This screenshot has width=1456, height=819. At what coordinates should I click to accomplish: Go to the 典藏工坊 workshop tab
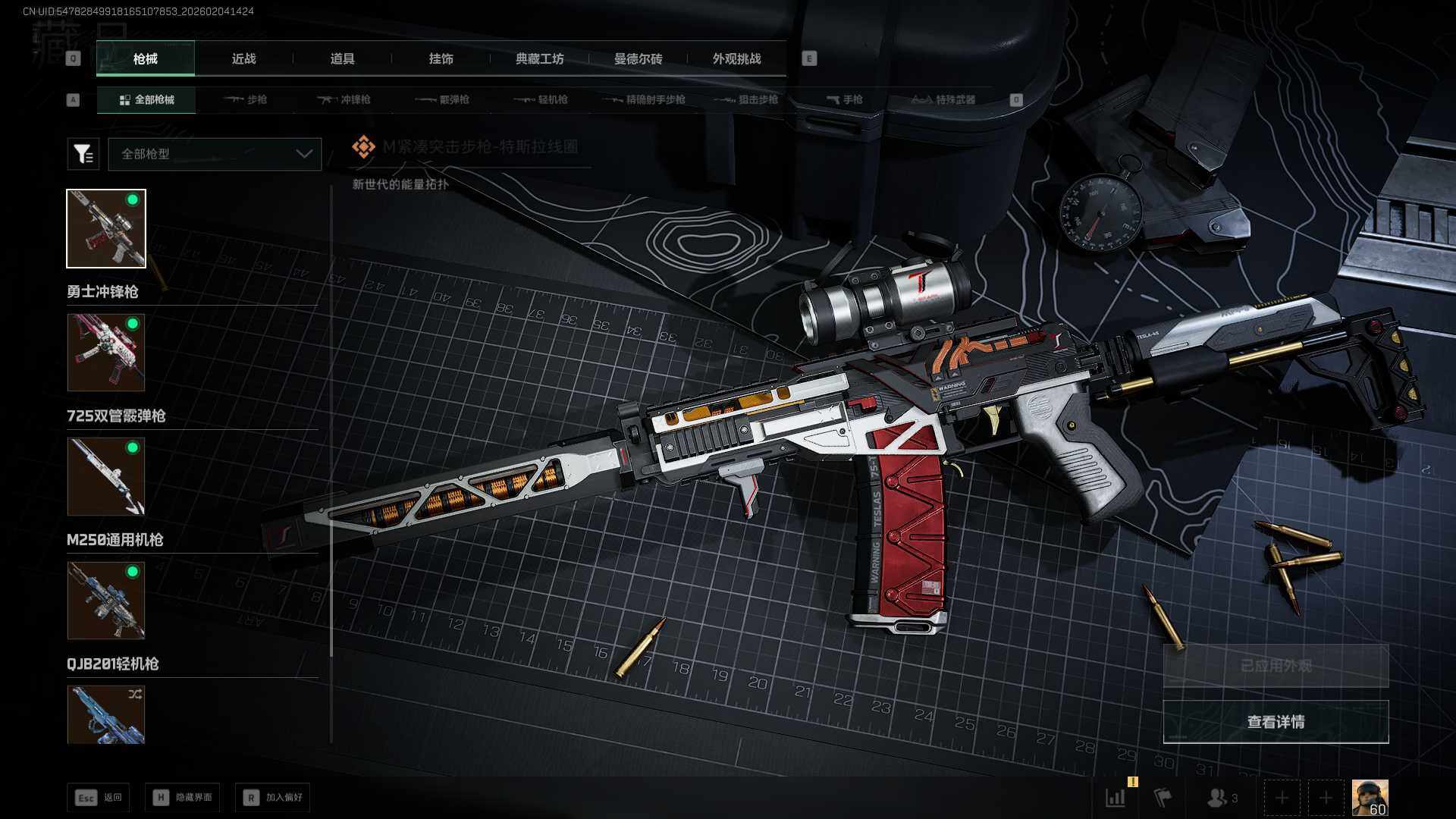pyautogui.click(x=539, y=59)
